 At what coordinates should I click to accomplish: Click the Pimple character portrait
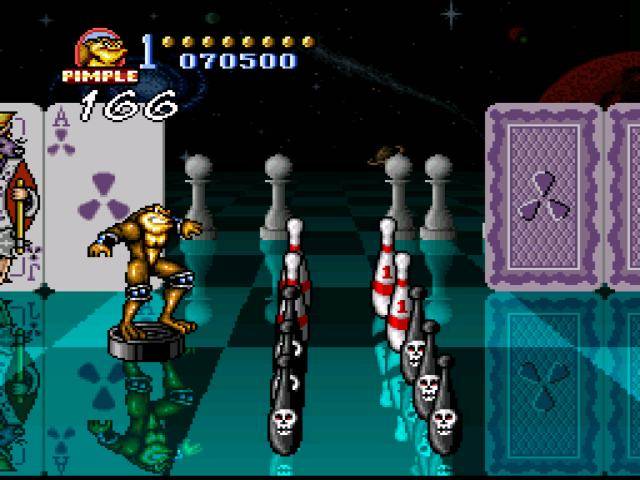(x=102, y=50)
